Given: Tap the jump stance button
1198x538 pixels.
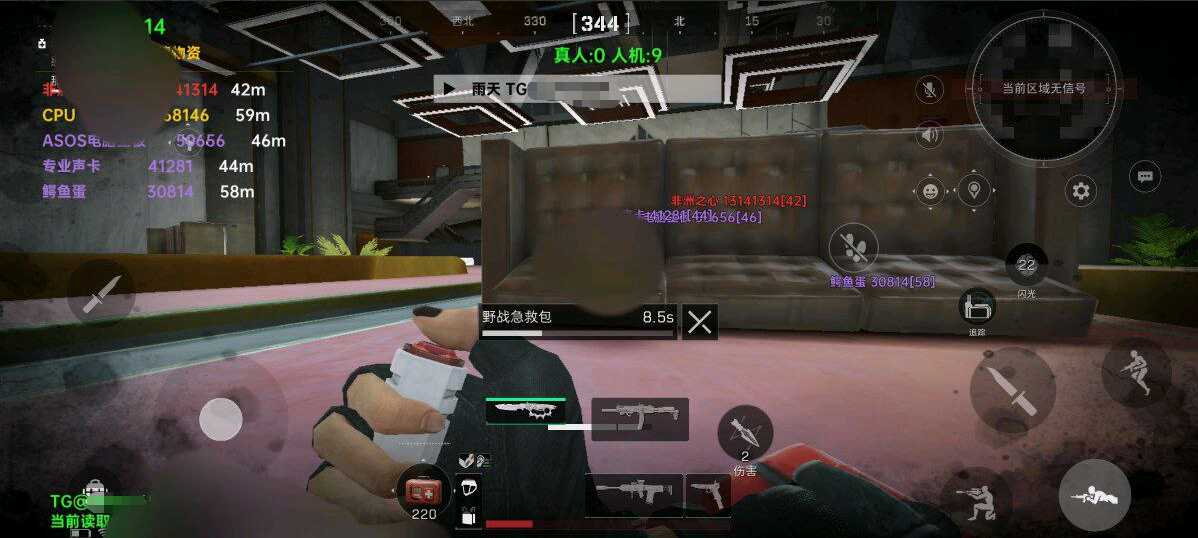Looking at the screenshot, I should click(x=1136, y=371).
